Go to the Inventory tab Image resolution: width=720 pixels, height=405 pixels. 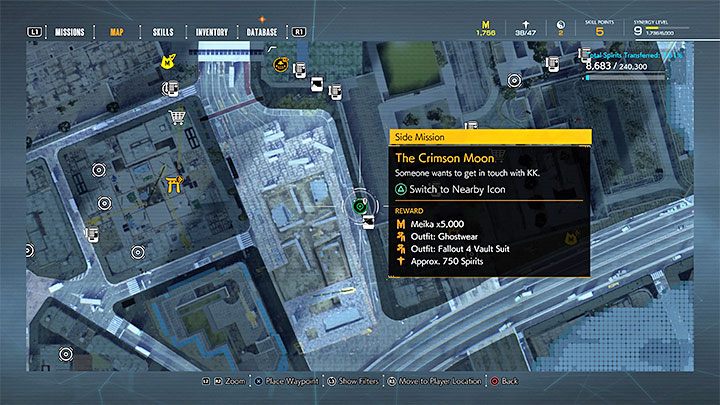[x=211, y=32]
